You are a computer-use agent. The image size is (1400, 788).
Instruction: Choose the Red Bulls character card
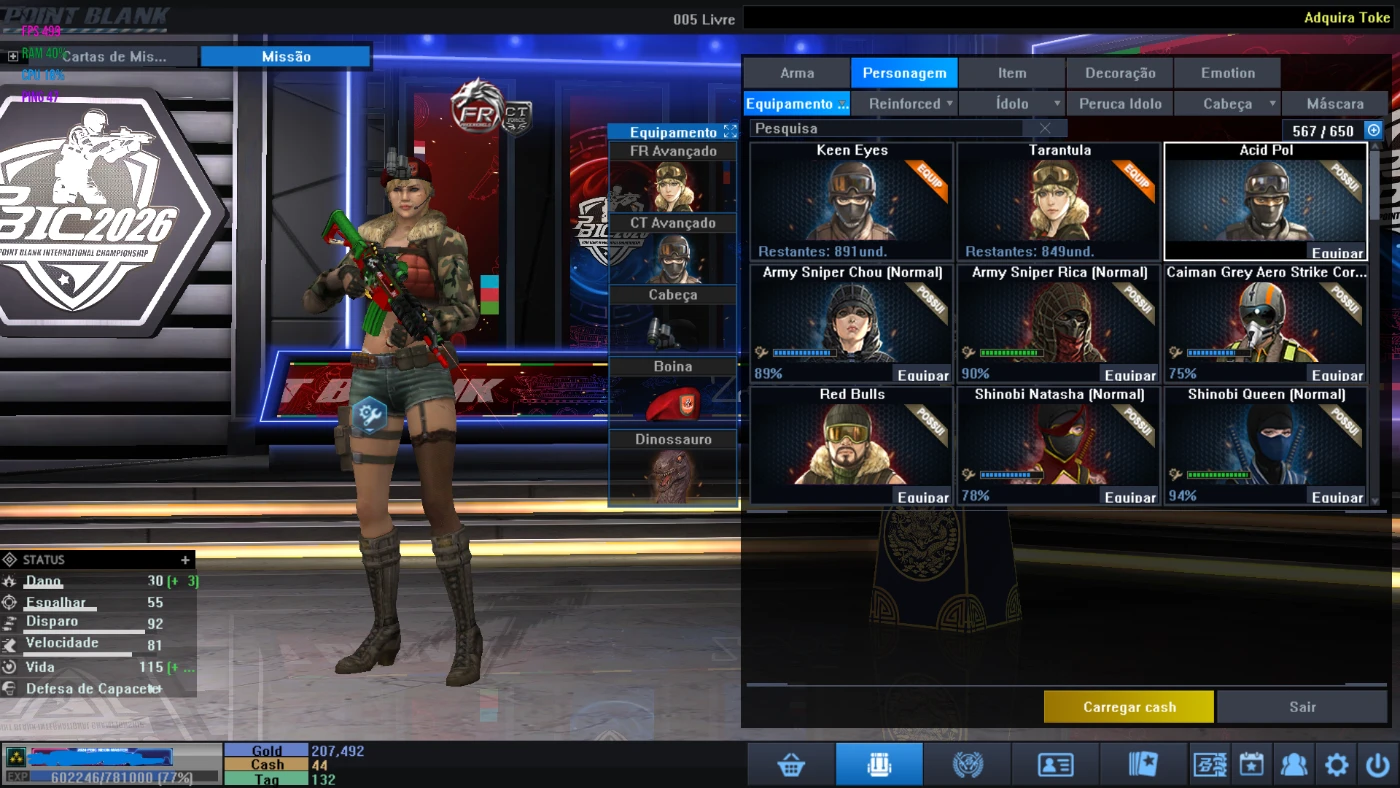pyautogui.click(x=851, y=444)
